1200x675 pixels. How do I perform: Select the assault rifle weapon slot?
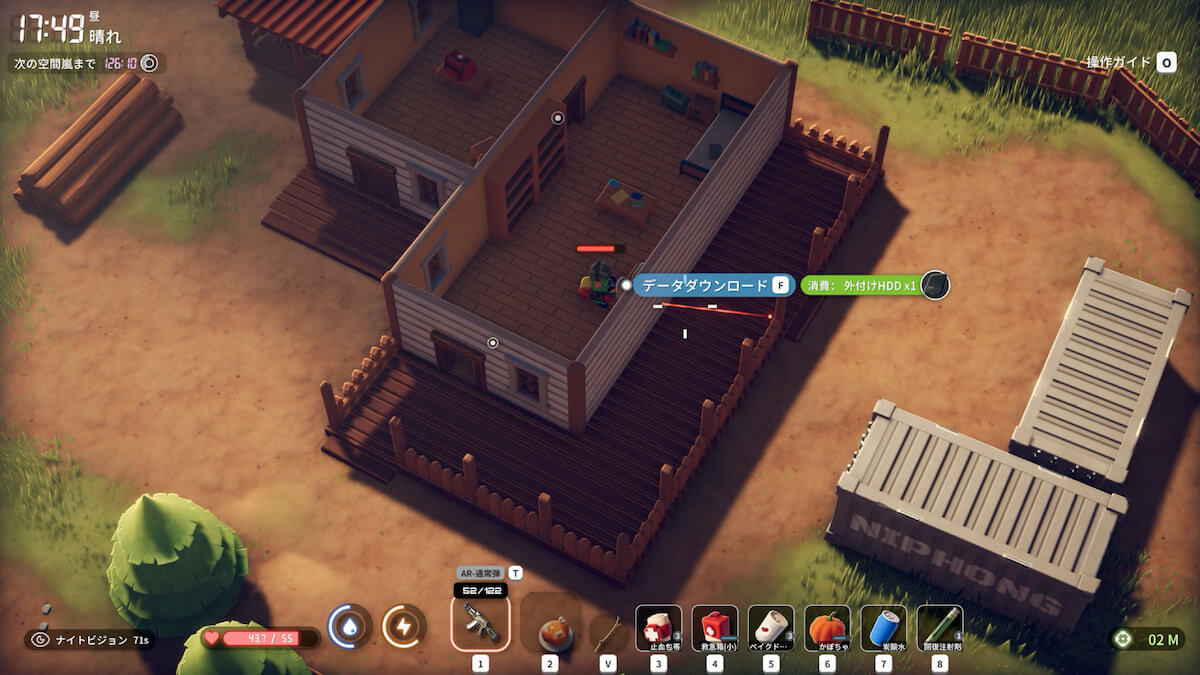click(x=480, y=622)
